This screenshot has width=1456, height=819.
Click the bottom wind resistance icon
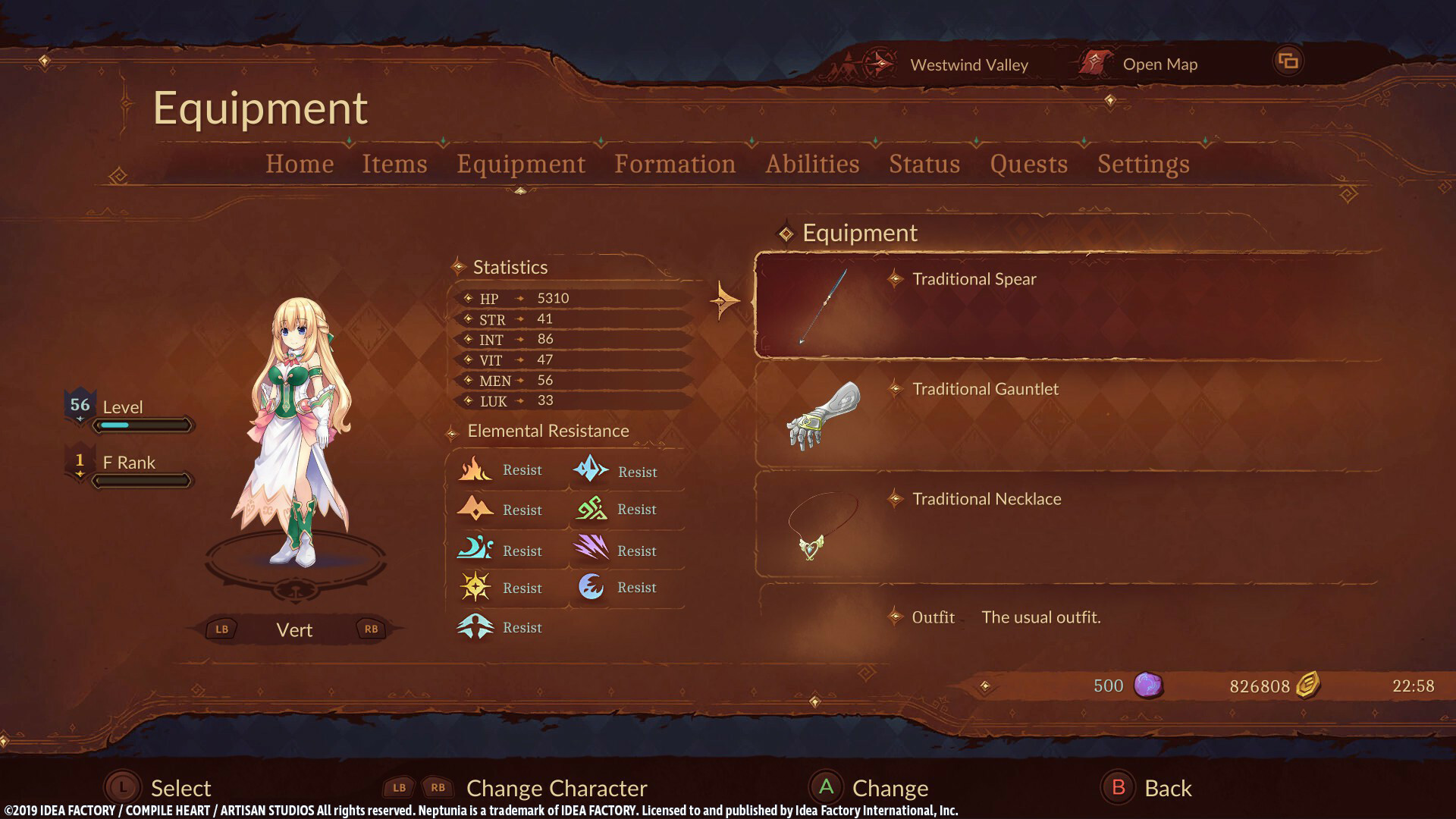click(x=475, y=627)
